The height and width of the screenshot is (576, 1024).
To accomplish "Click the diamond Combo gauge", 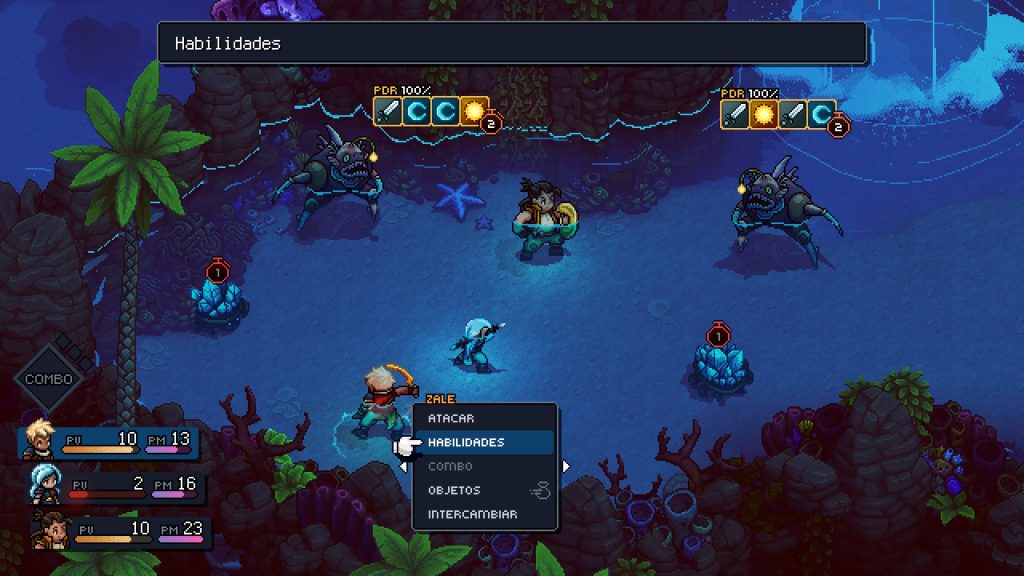I will 48,379.
